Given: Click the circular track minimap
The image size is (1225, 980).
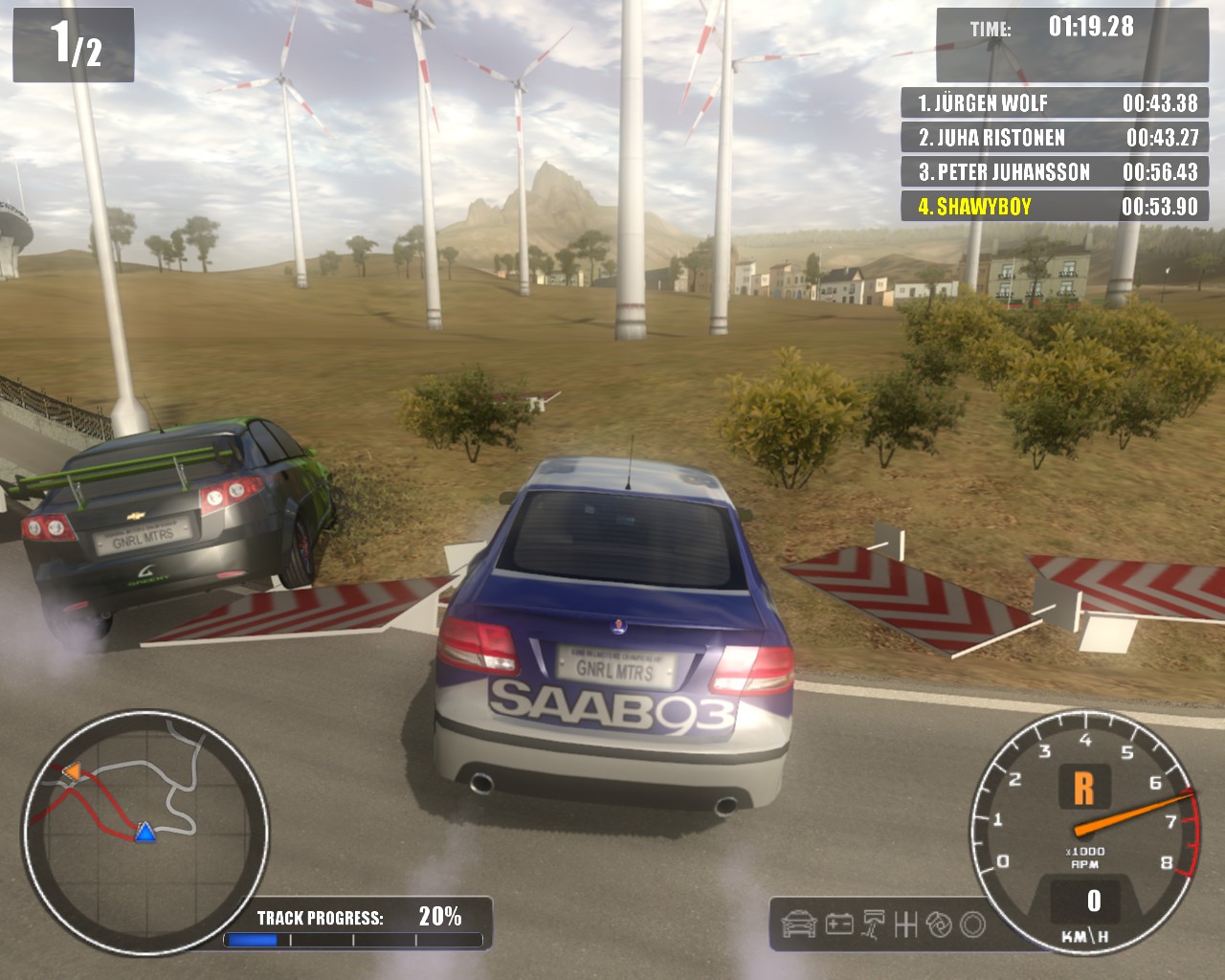Looking at the screenshot, I should [145, 831].
